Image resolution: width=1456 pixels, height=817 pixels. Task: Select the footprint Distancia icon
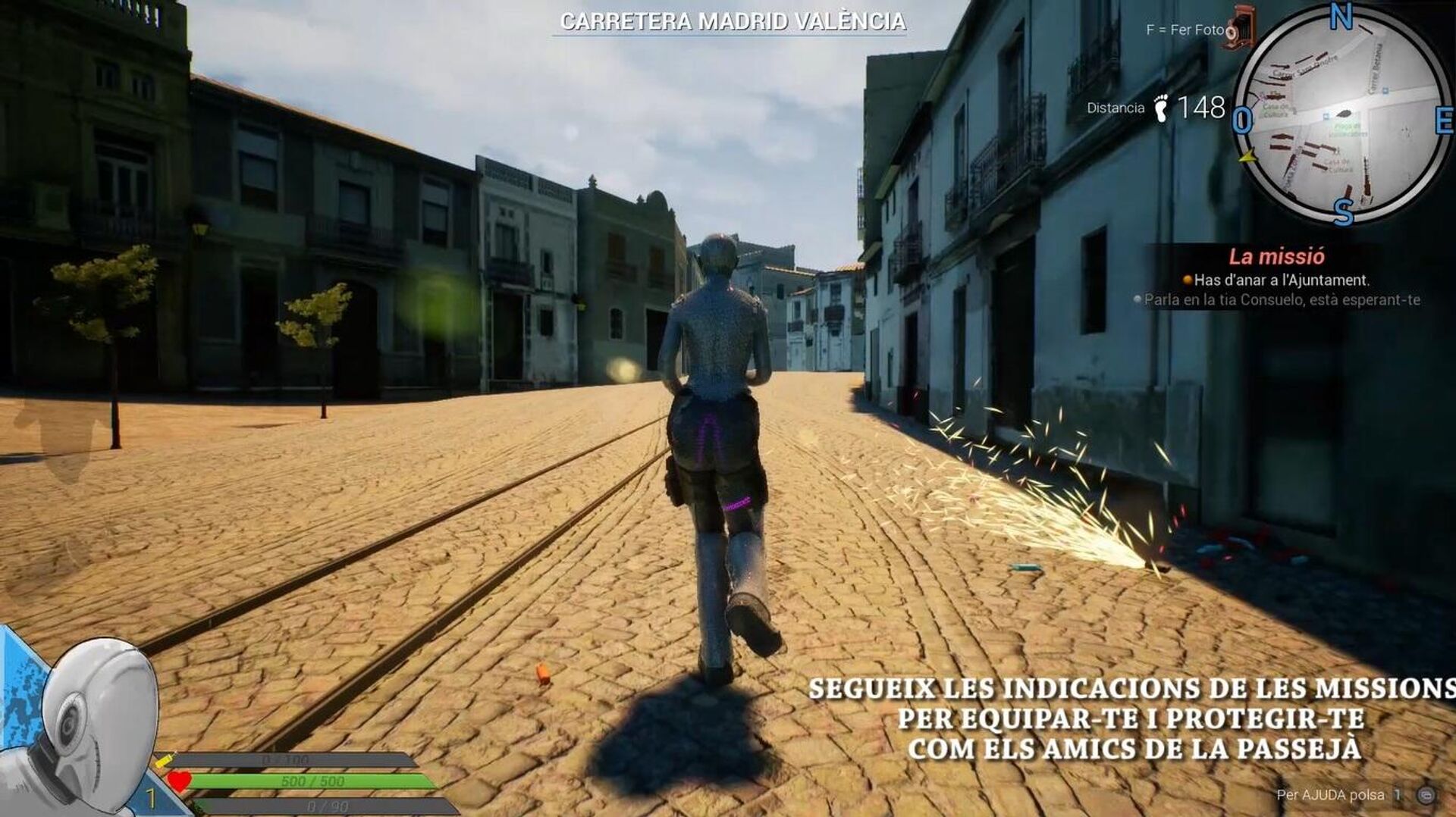1162,108
